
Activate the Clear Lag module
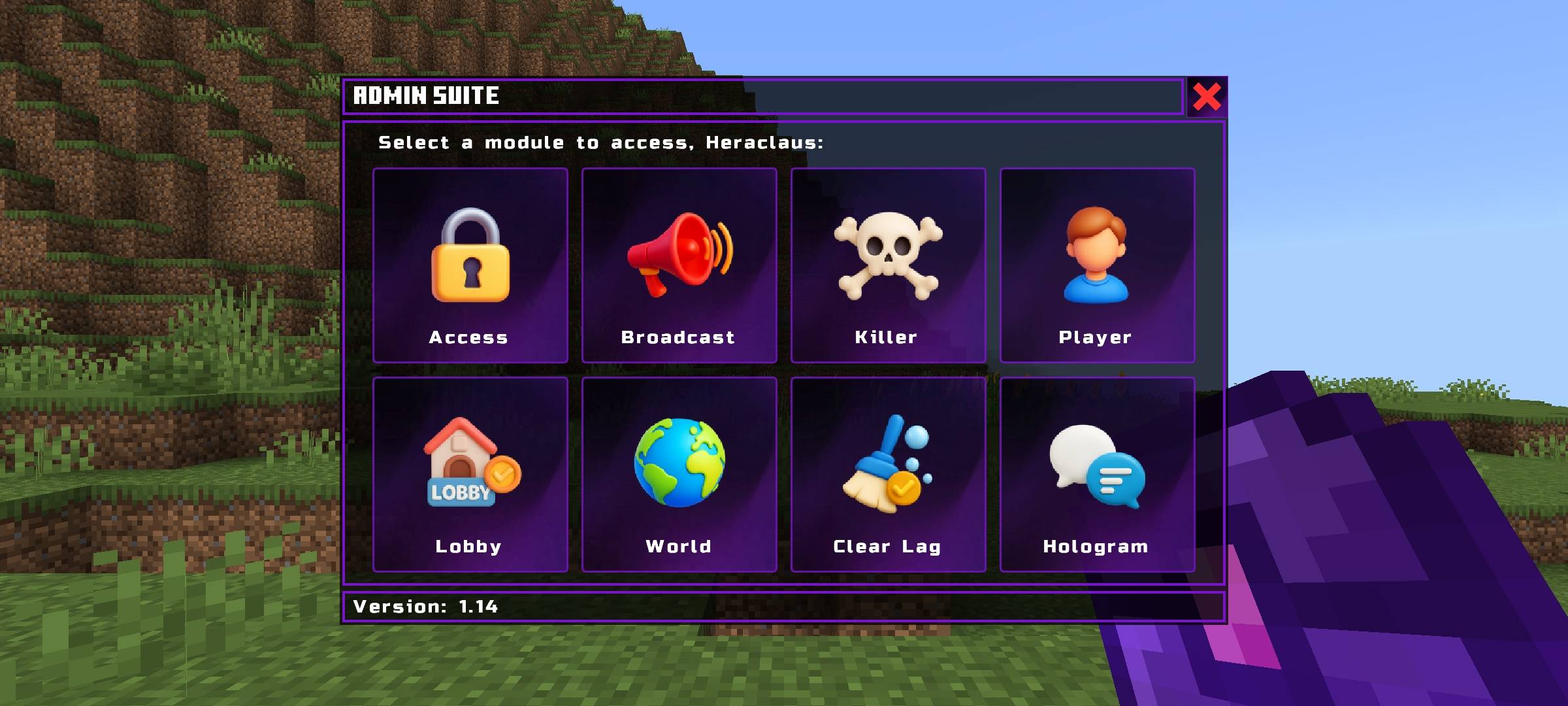[x=888, y=474]
